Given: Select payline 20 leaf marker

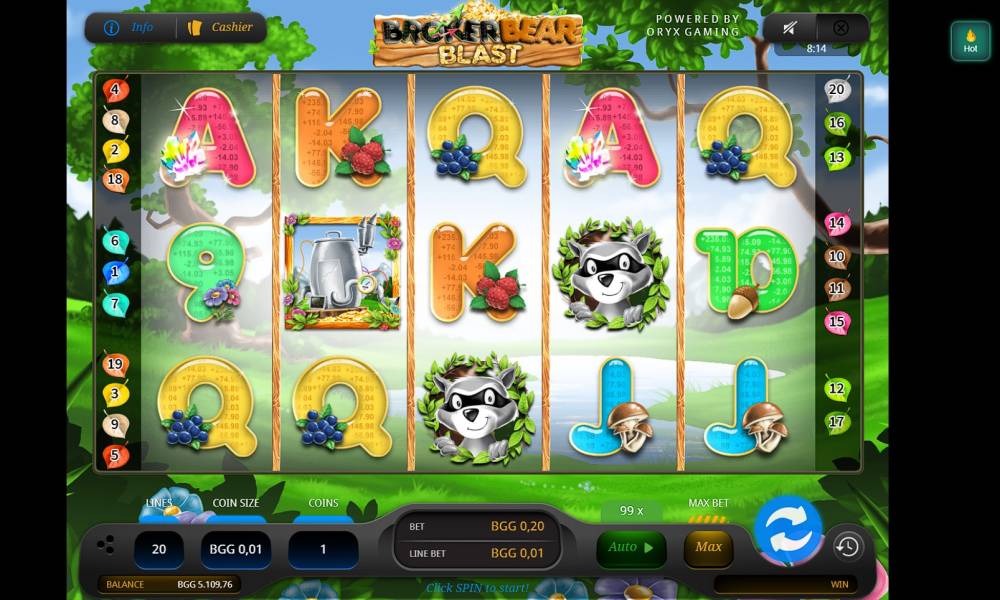Looking at the screenshot, I should [x=837, y=91].
